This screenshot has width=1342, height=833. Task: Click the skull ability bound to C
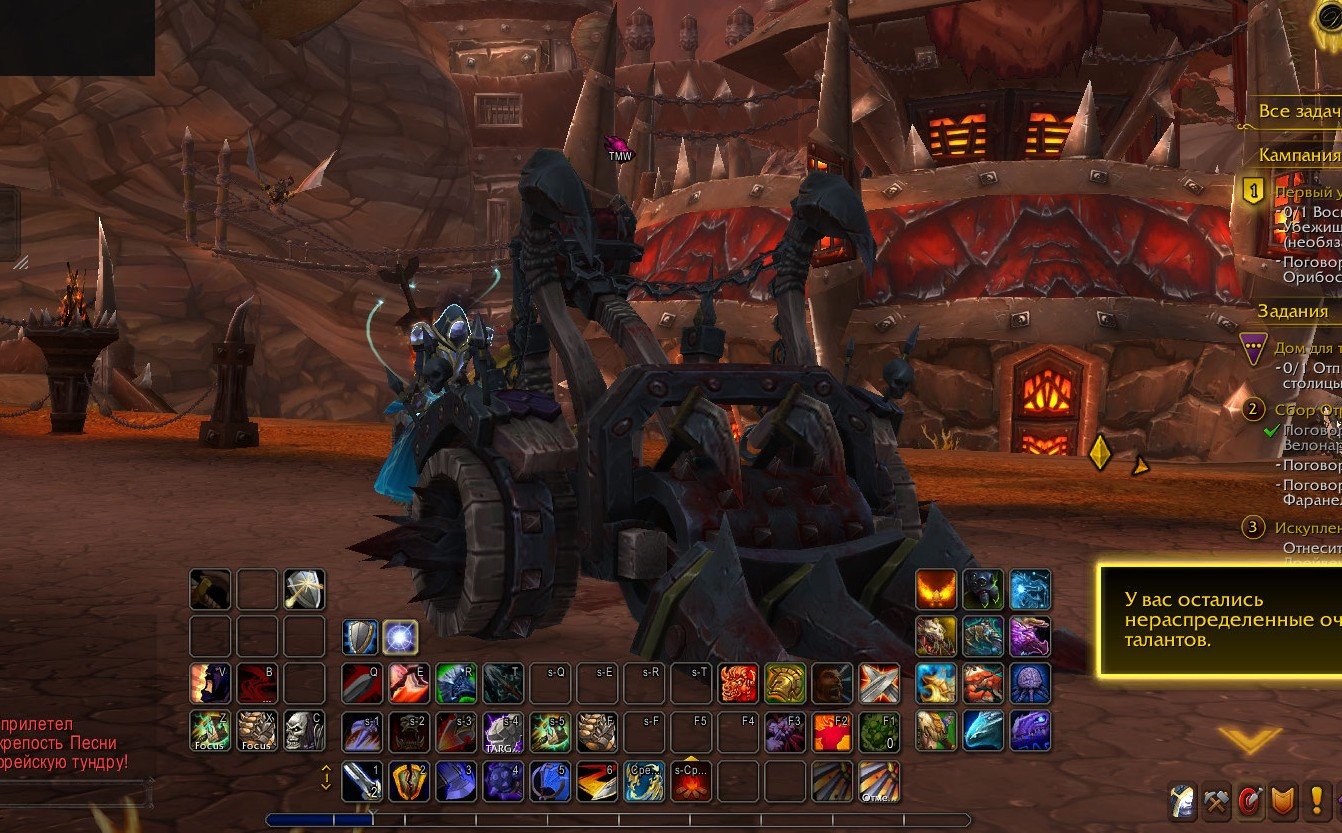(x=303, y=731)
